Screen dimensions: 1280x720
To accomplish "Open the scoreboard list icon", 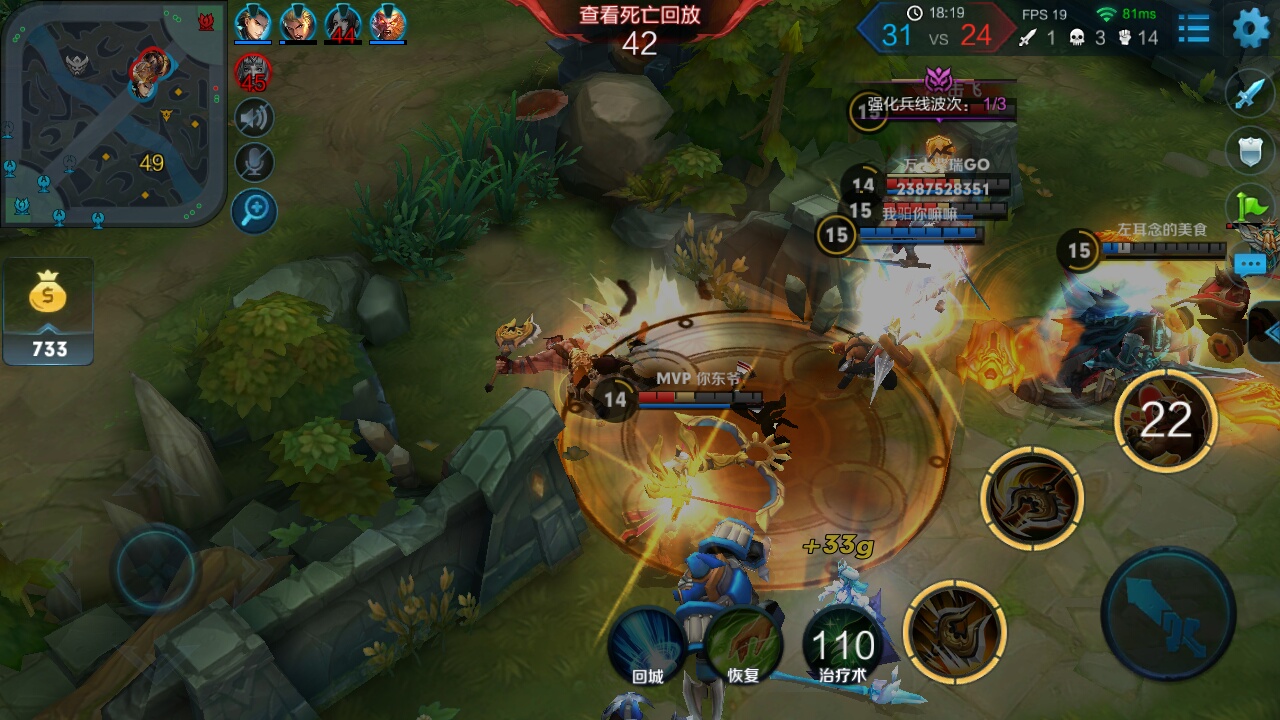I will pyautogui.click(x=1193, y=28).
